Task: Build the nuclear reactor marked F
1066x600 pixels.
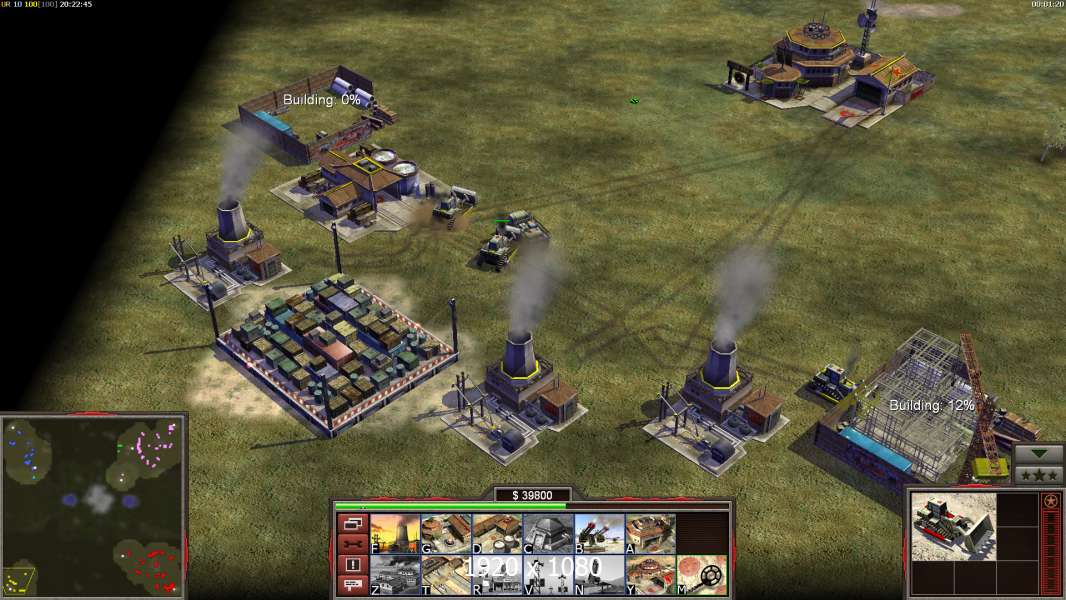Action: pyautogui.click(x=395, y=534)
